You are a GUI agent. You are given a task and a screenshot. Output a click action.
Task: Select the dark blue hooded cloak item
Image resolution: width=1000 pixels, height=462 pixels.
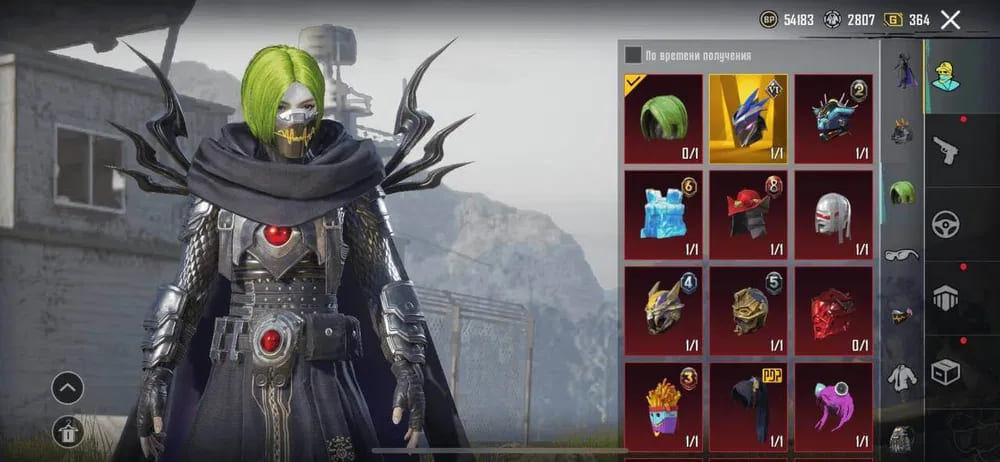click(x=748, y=406)
